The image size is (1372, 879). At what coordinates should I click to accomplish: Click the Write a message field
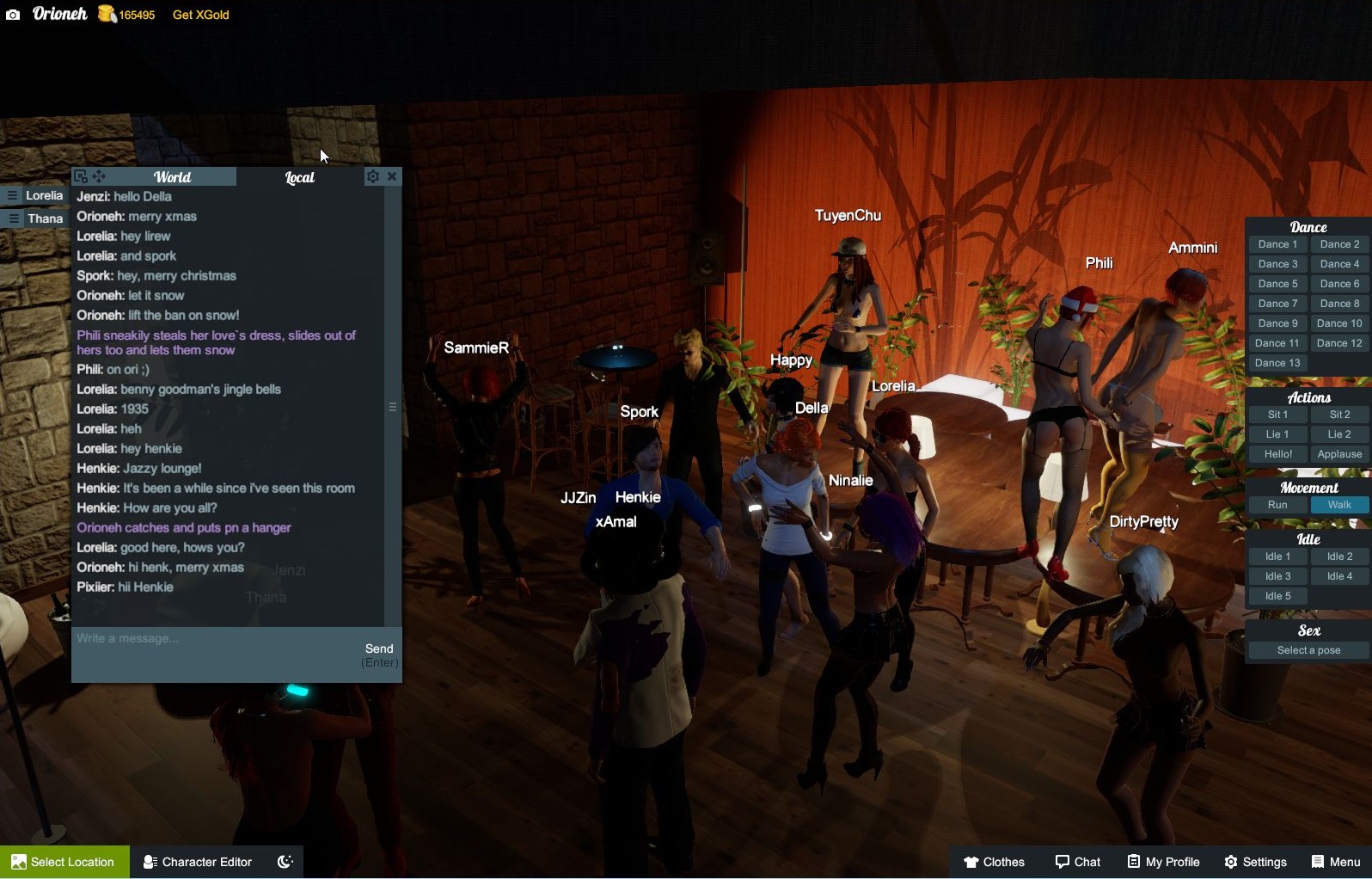coord(215,639)
